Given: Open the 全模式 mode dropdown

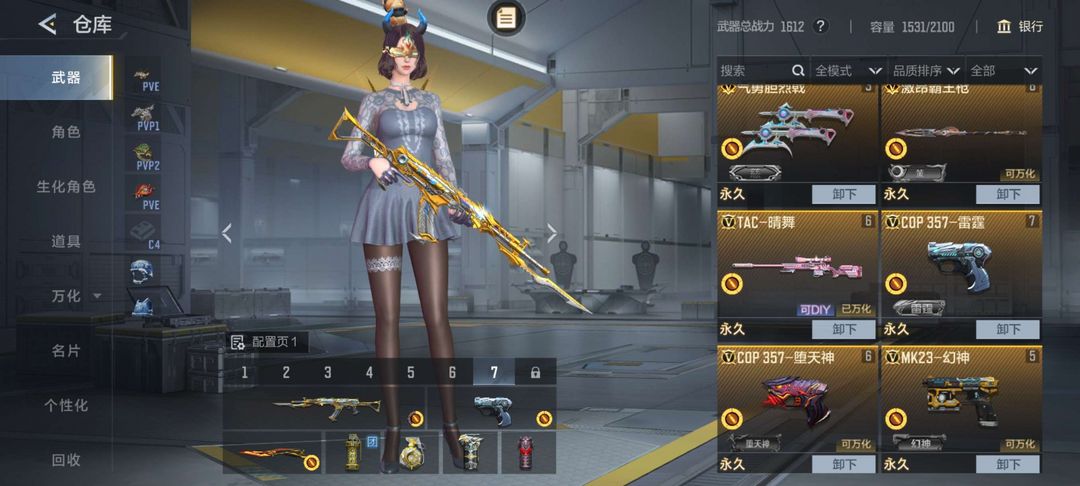Looking at the screenshot, I should (847, 71).
